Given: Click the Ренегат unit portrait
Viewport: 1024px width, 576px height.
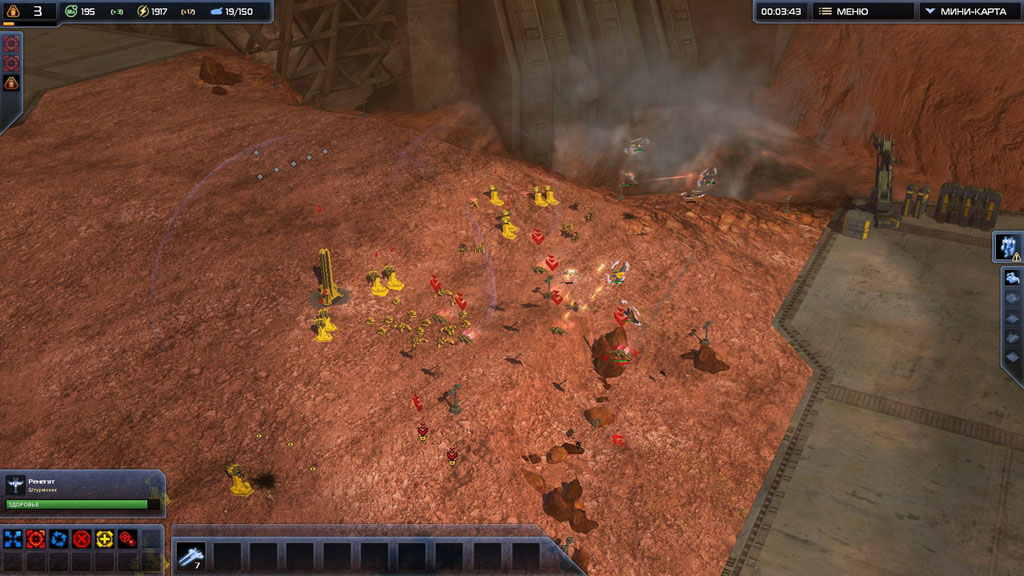Looking at the screenshot, I should click(x=17, y=485).
